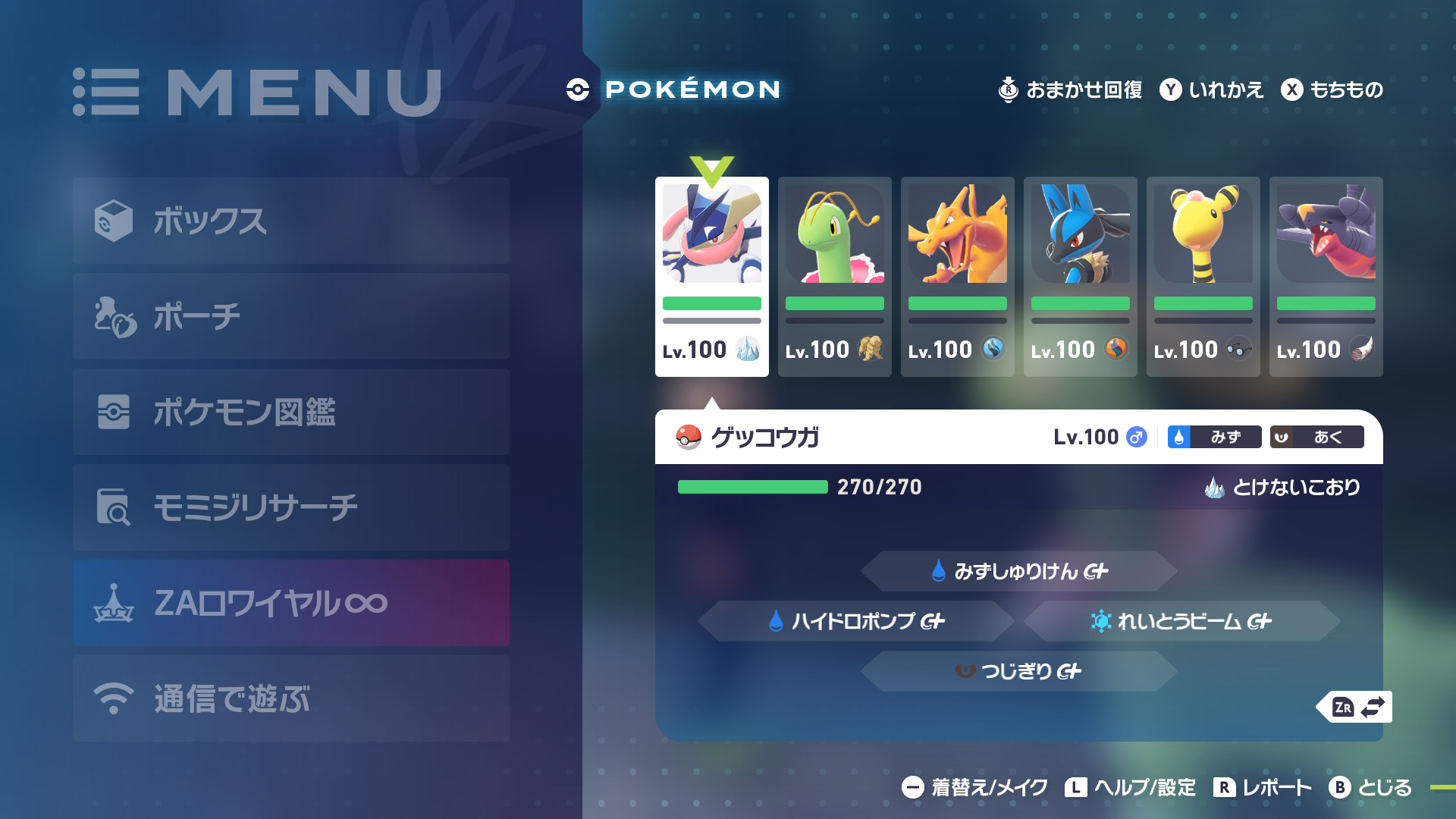Image resolution: width=1456 pixels, height=819 pixels.
Task: Open the ポーチ bag menu
Action: pos(290,316)
